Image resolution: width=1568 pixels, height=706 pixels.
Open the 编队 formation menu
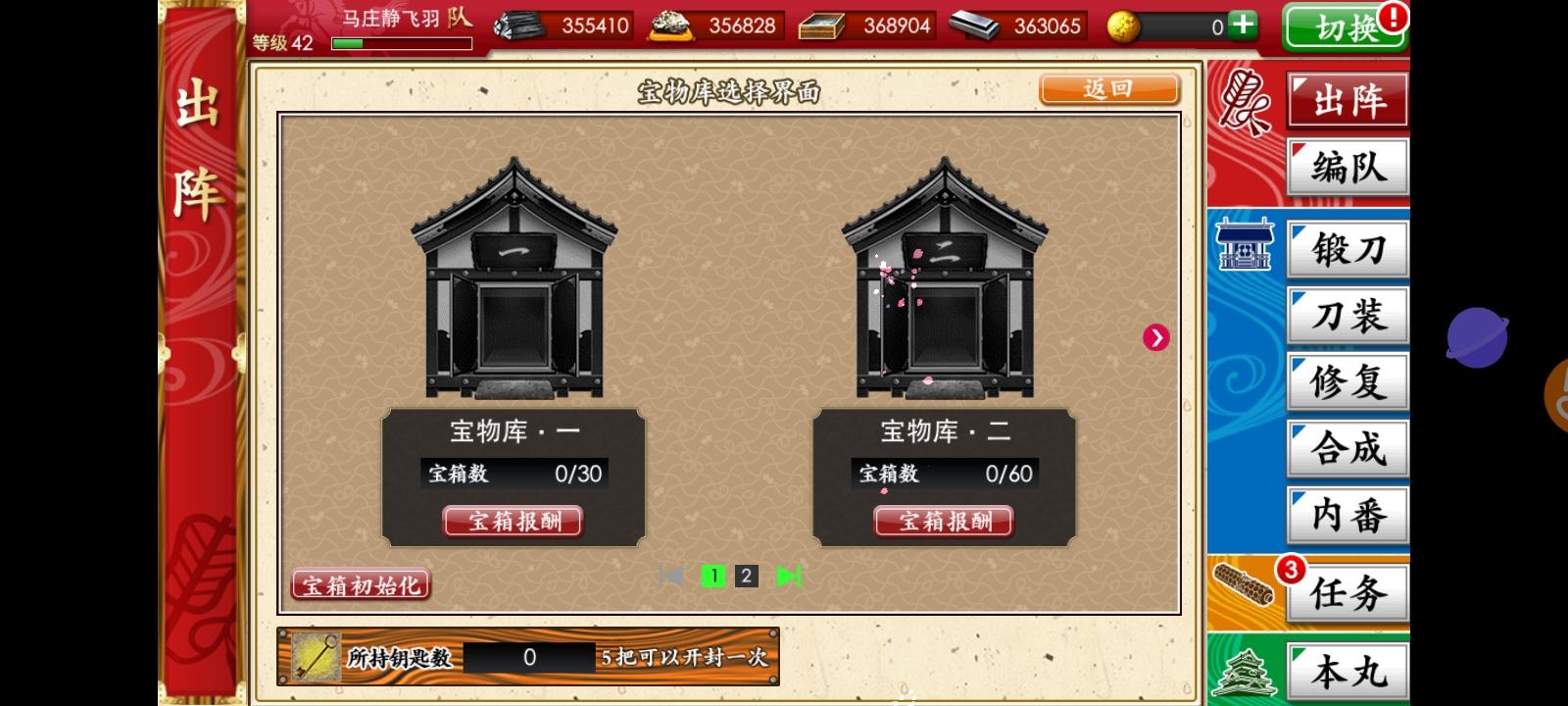click(x=1347, y=167)
